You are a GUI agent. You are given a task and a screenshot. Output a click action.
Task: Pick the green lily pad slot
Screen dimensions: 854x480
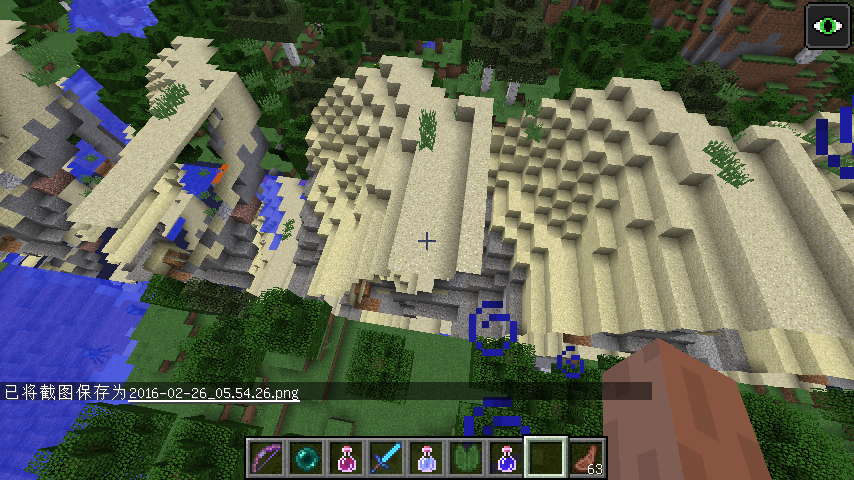coord(467,458)
